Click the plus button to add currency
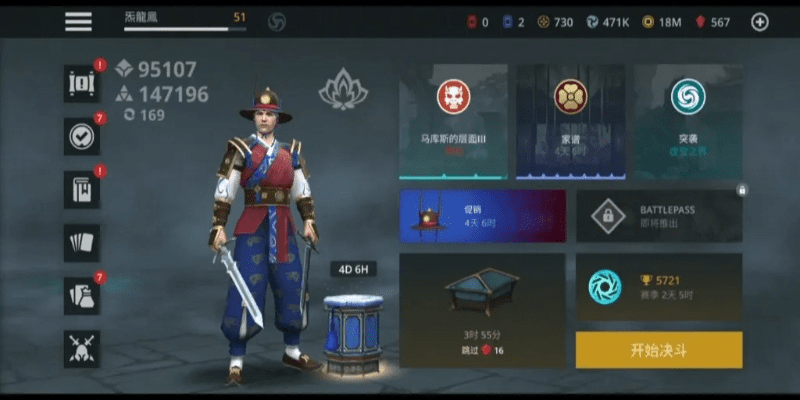 (760, 22)
